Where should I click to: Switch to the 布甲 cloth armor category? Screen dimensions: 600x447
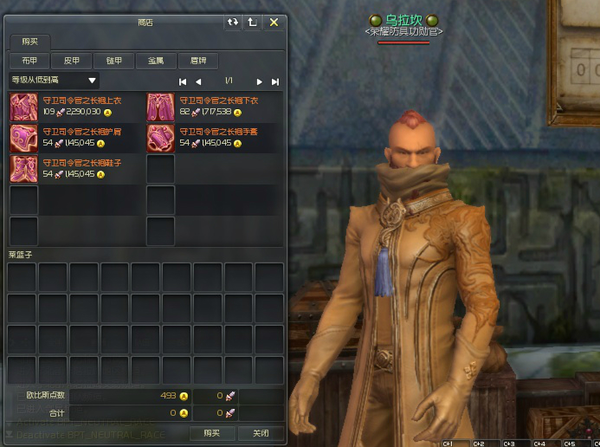[31, 60]
